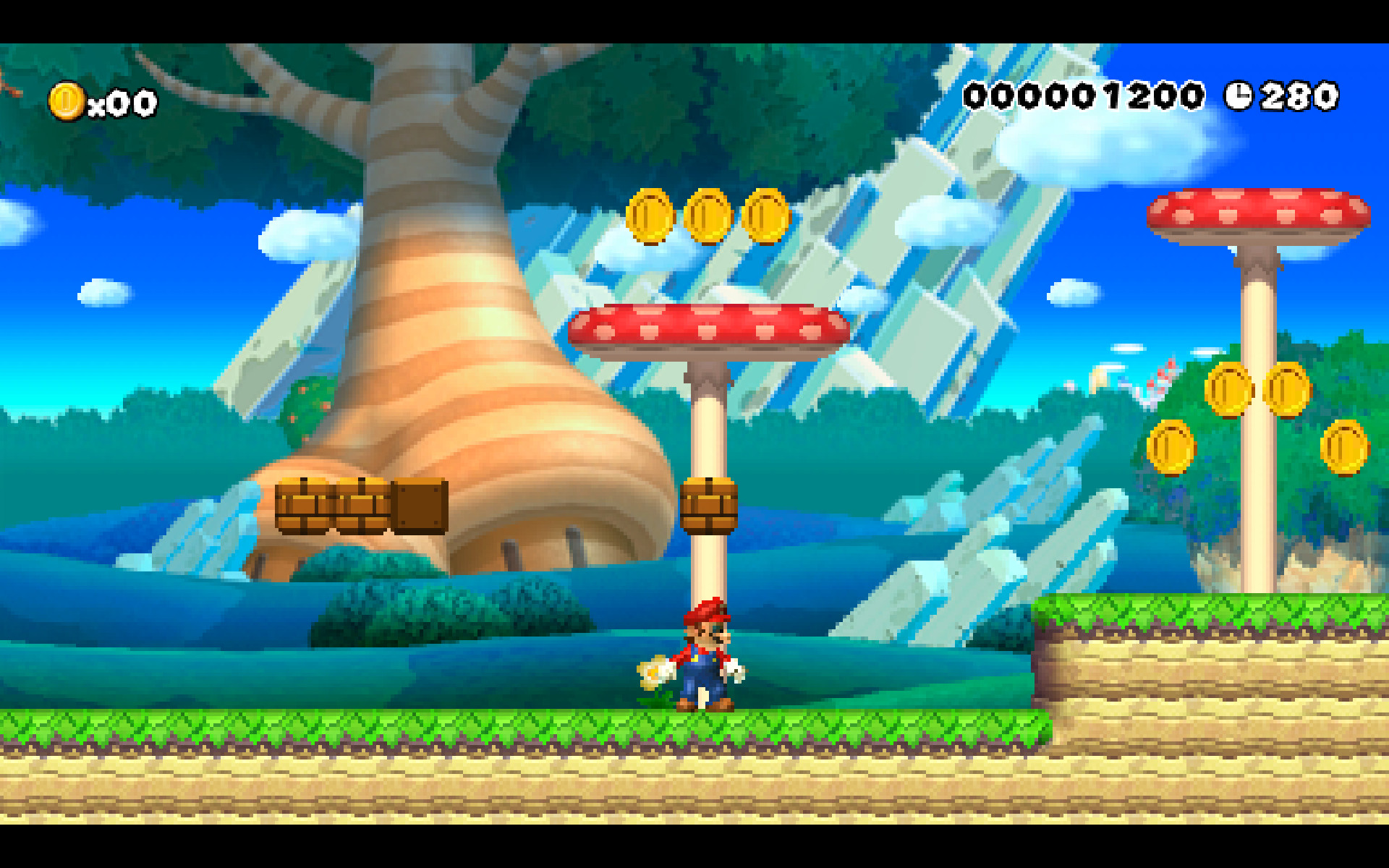Screen dimensions: 1389x868
Task: Select the score display reading 000001200
Action: coord(1085,95)
